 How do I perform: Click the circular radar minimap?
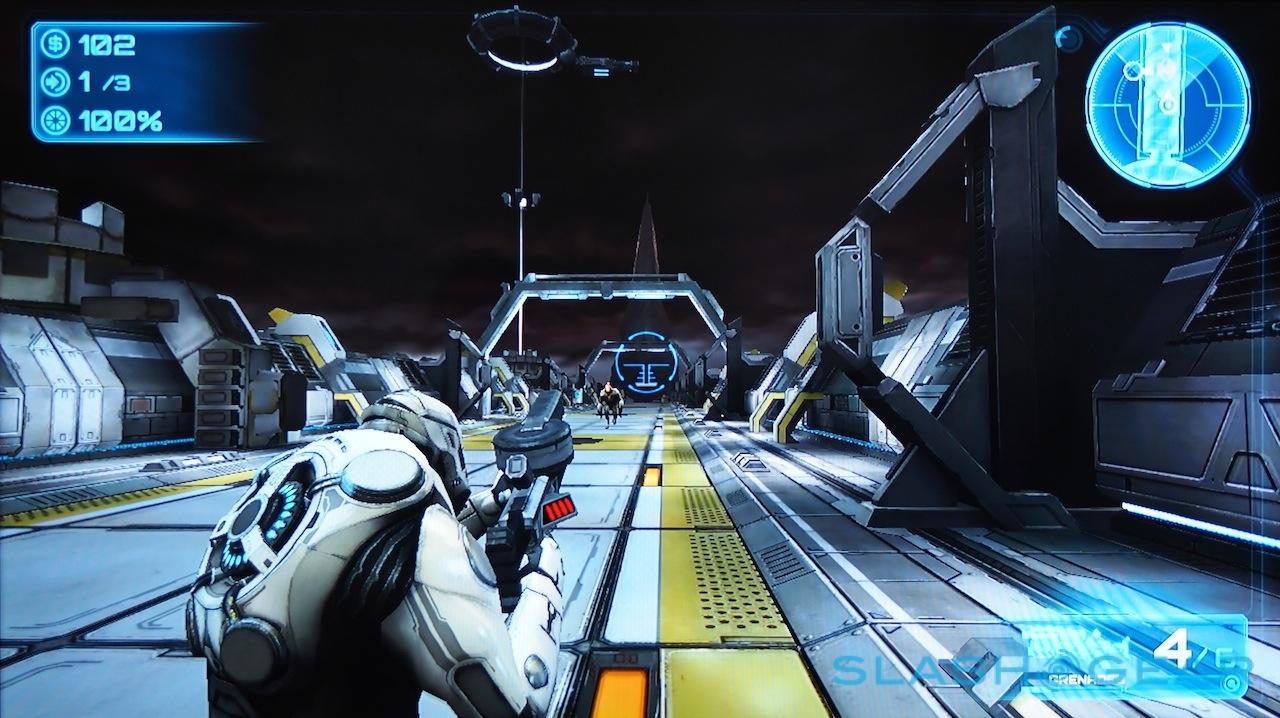point(1167,105)
